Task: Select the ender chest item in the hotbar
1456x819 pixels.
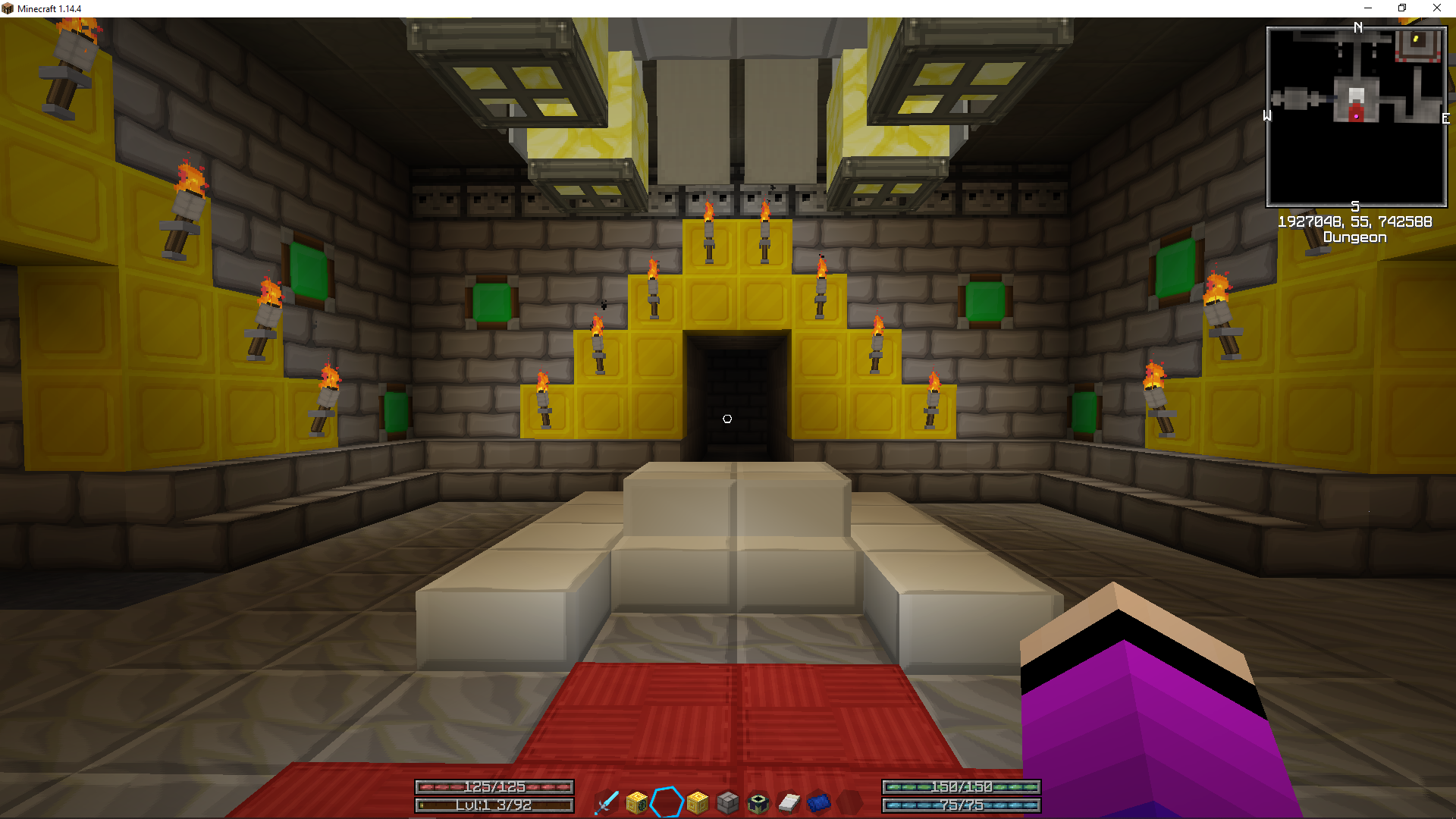Action: pyautogui.click(x=757, y=802)
